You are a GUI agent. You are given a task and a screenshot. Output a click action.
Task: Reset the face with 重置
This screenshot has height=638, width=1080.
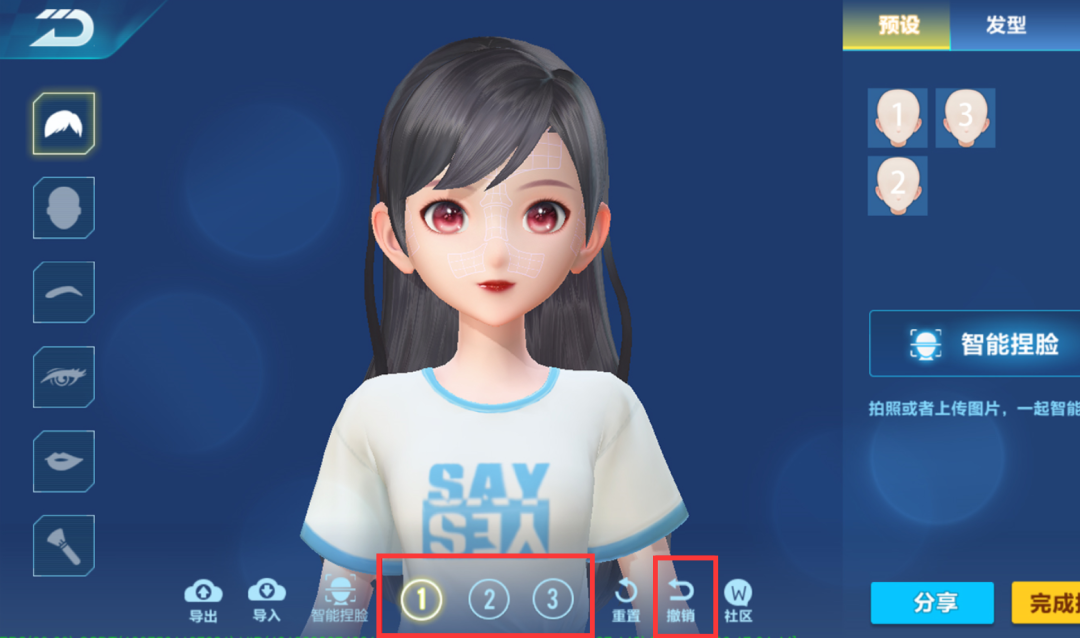pyautogui.click(x=626, y=600)
